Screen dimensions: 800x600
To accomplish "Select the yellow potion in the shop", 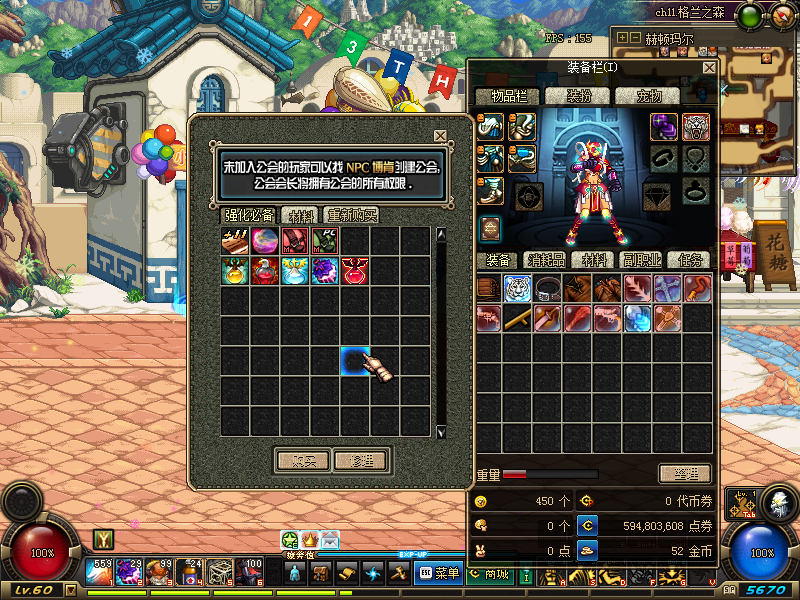I will pyautogui.click(x=236, y=271).
